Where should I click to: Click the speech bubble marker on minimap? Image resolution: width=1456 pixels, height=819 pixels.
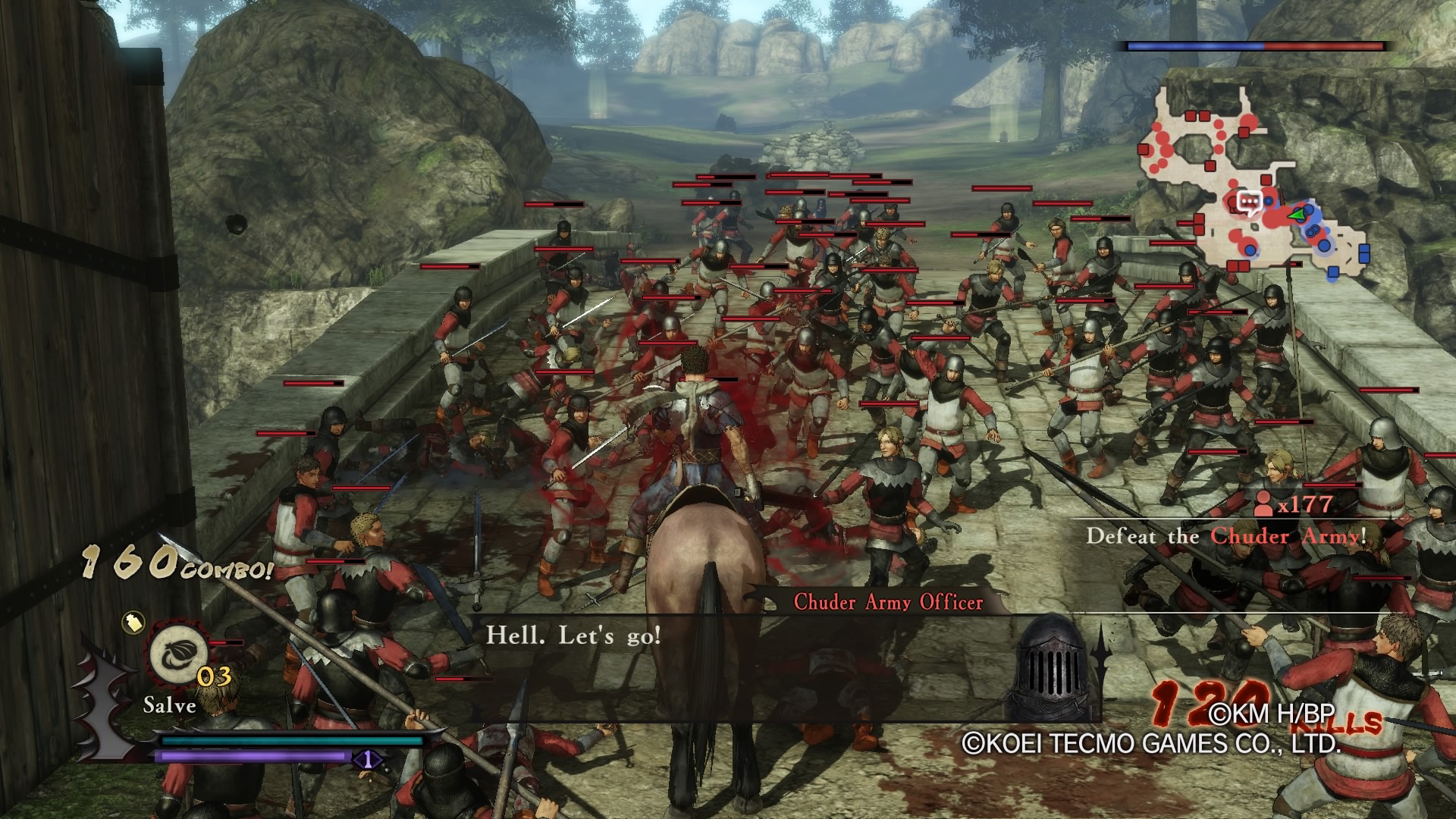(1248, 202)
